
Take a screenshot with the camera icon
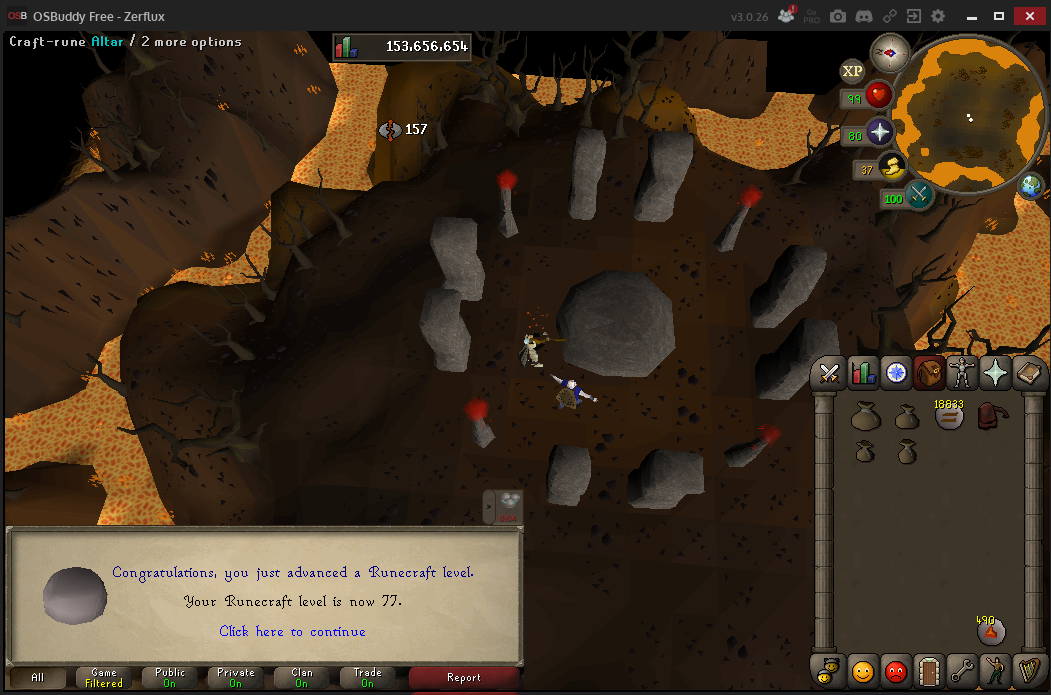(x=838, y=16)
